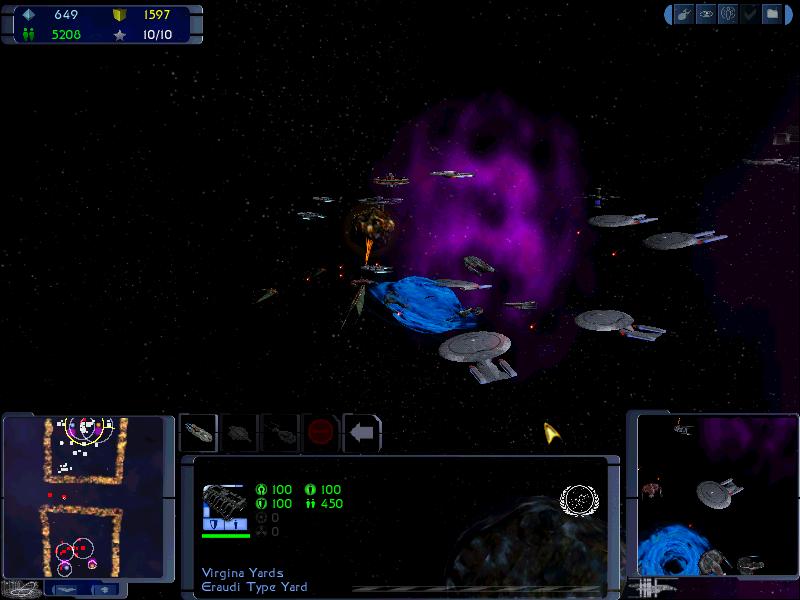
Task: Click the red cancel/stop build button
Action: coord(321,433)
